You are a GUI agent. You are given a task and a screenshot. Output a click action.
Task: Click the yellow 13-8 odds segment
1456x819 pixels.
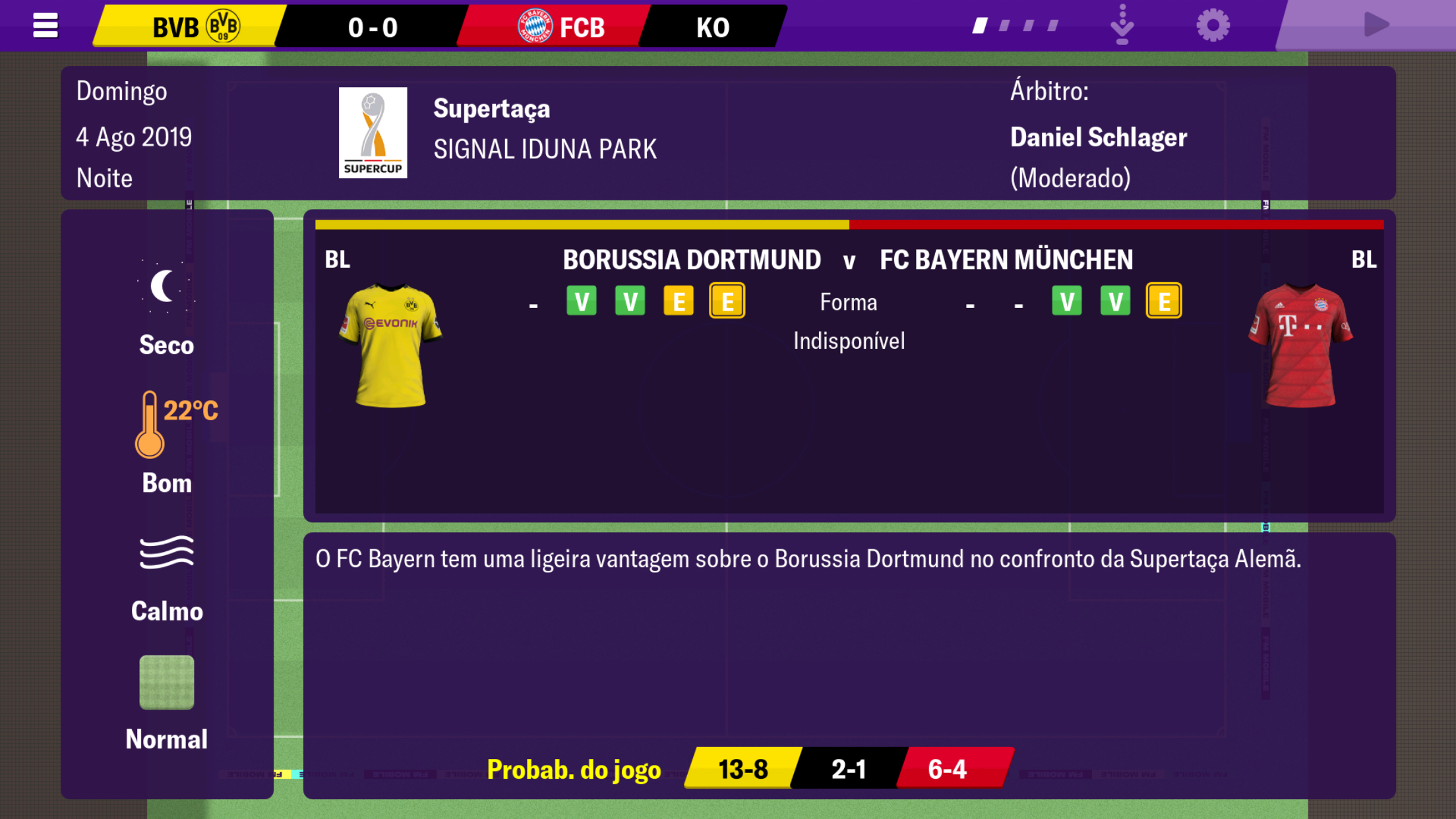tap(743, 768)
